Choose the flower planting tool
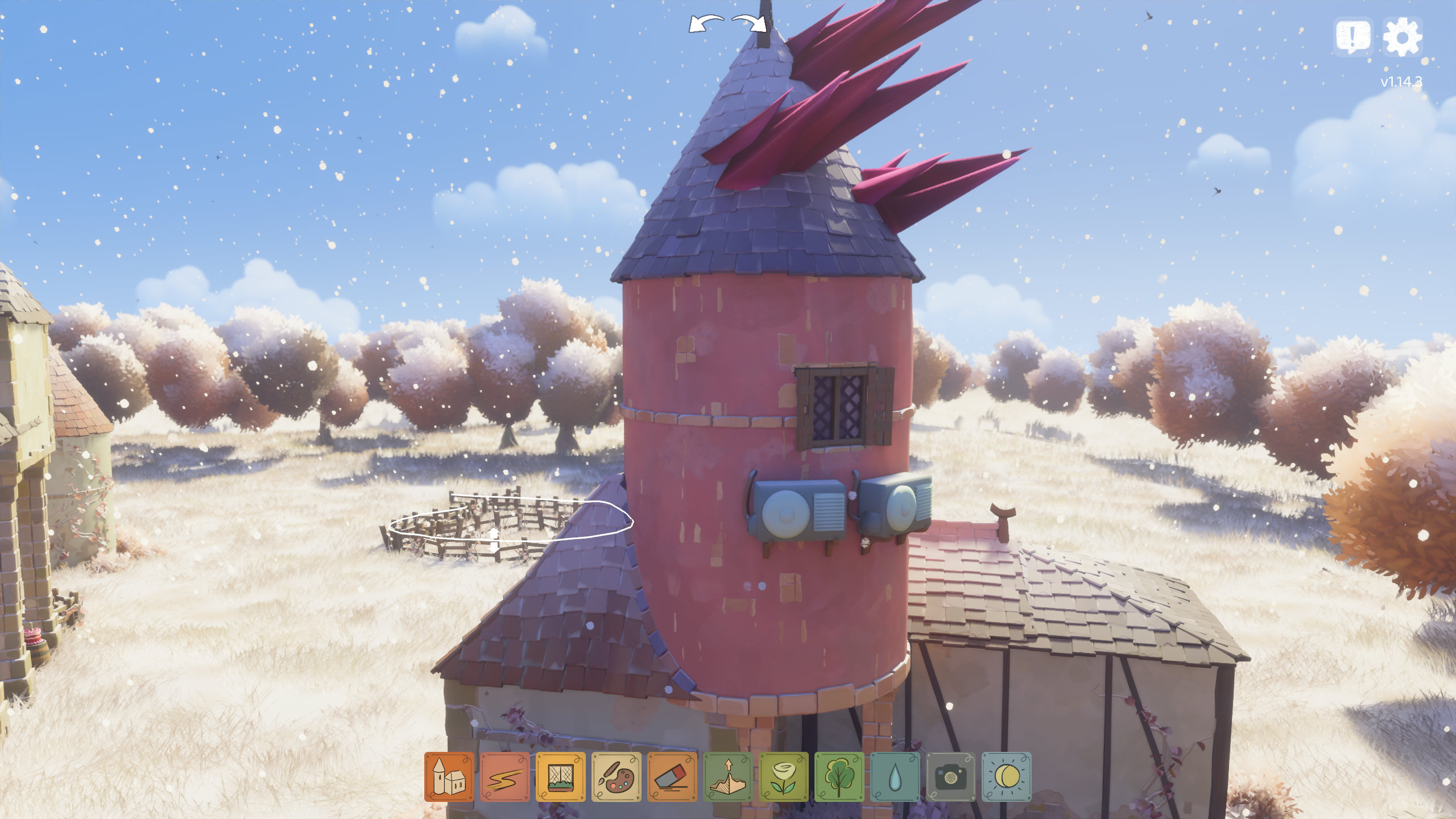The height and width of the screenshot is (819, 1456). point(784,777)
